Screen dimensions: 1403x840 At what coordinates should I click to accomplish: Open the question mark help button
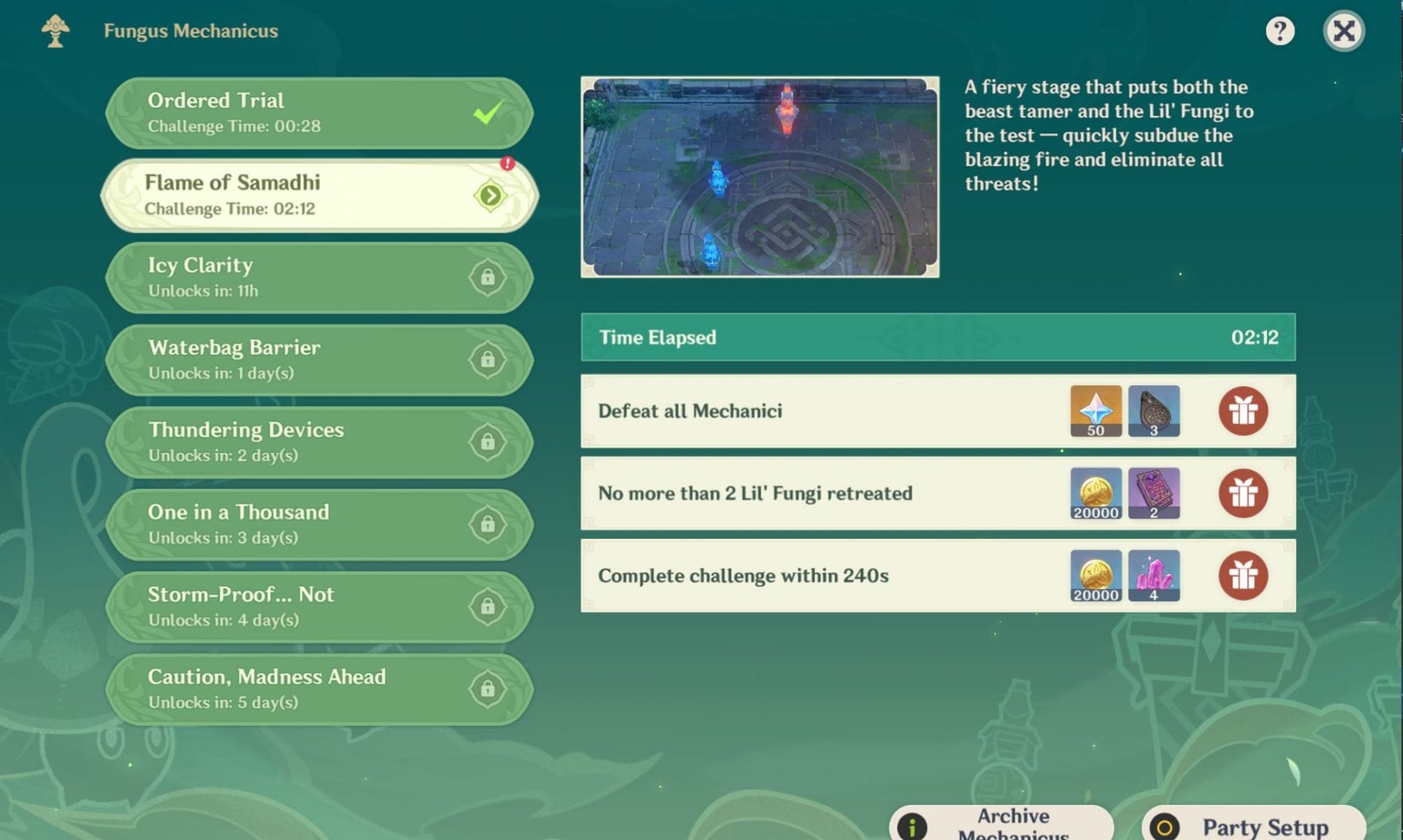[1280, 31]
